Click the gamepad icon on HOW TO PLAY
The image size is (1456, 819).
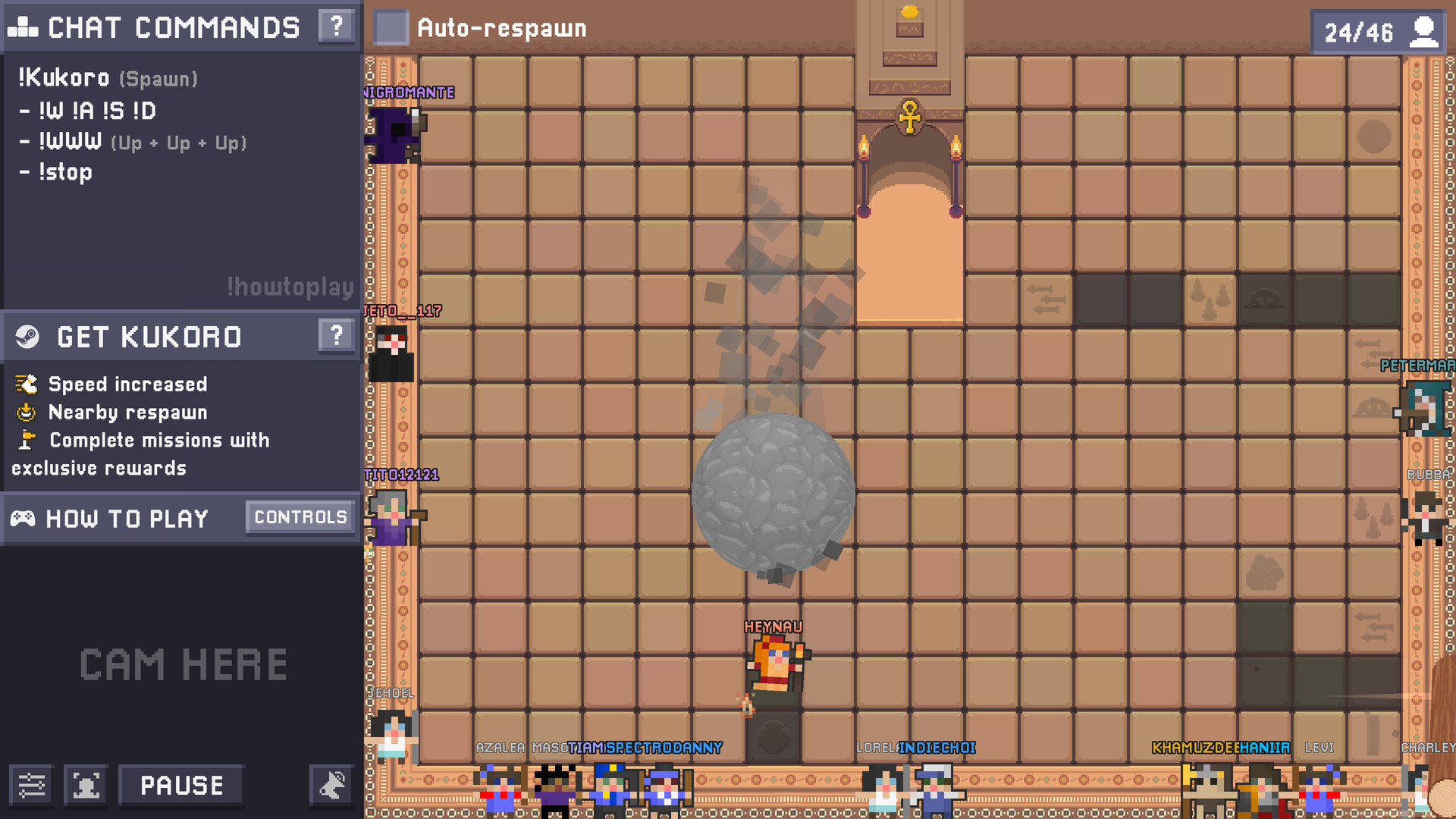point(24,519)
